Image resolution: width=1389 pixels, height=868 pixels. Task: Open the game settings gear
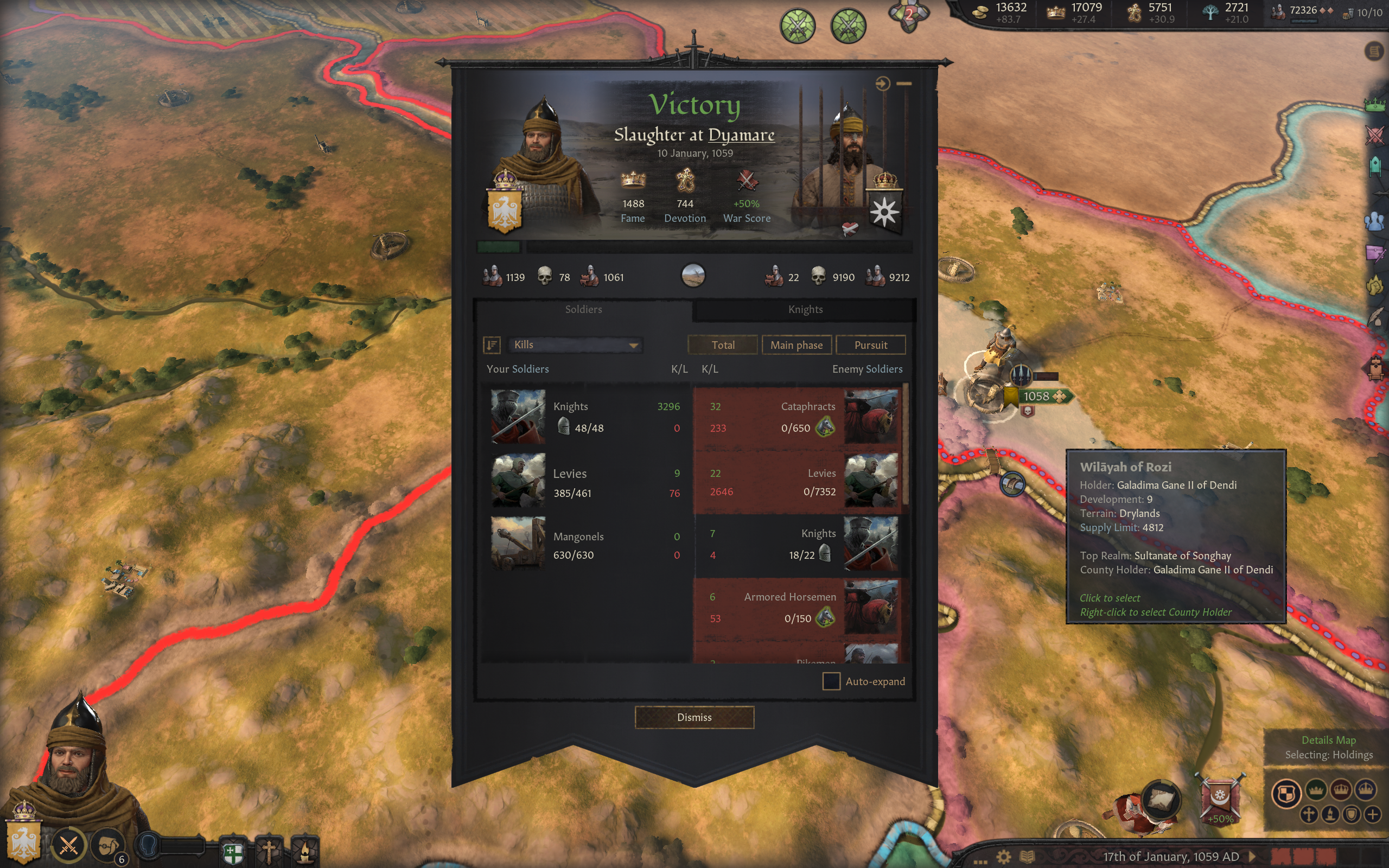(x=1003, y=857)
